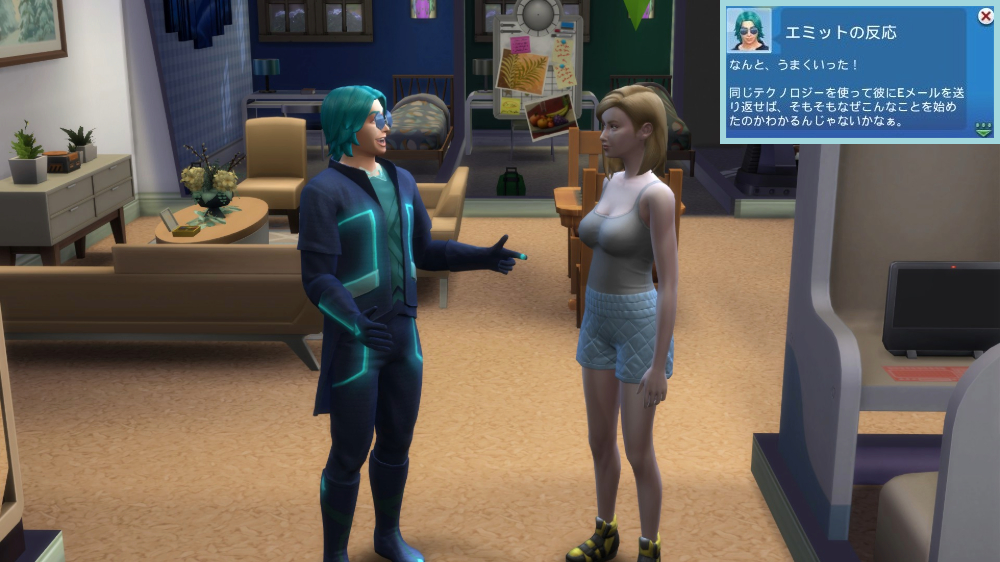
Task: Click the green arrow on the notification
Action: click(x=984, y=129)
